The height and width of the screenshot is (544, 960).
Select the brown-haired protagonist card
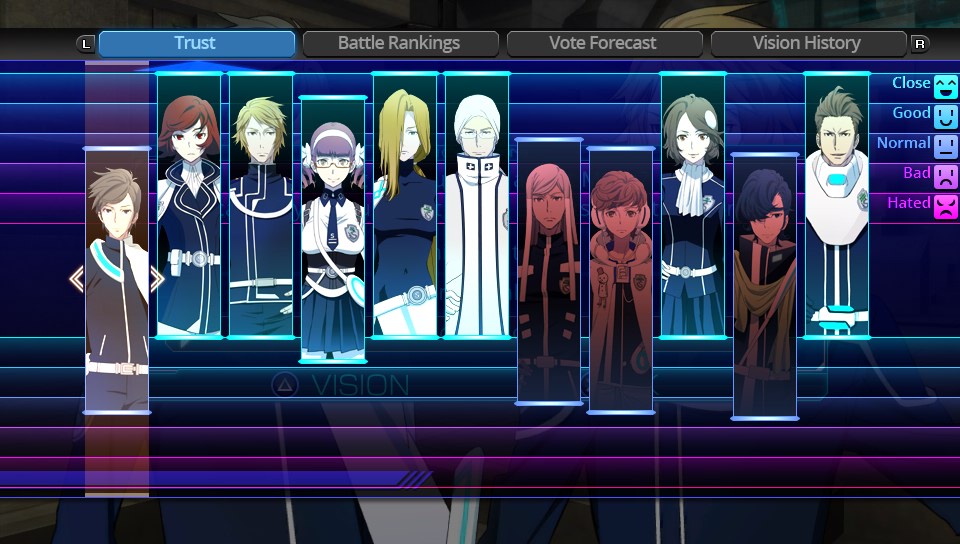click(x=117, y=280)
